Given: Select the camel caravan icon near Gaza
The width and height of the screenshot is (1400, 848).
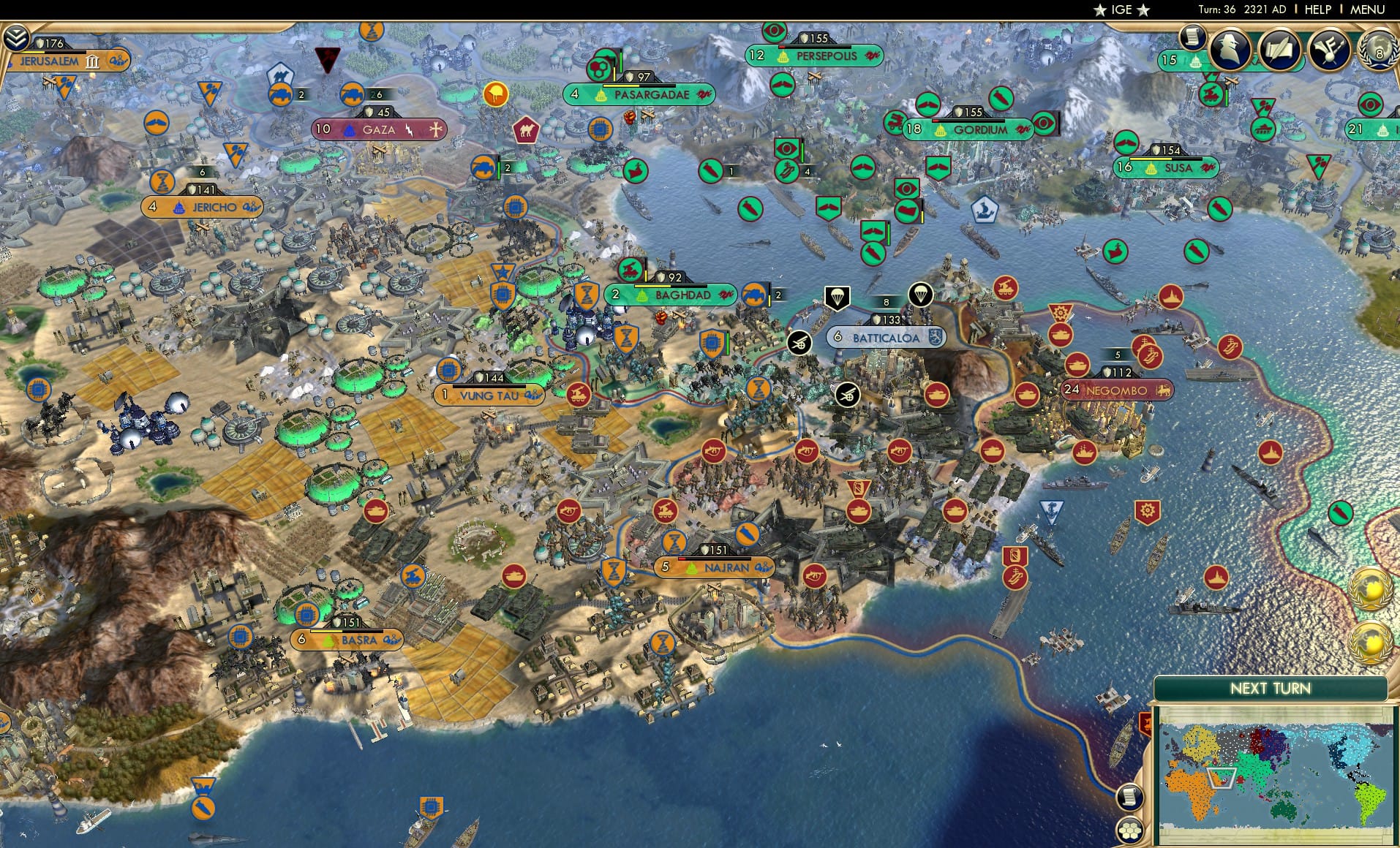Looking at the screenshot, I should (524, 129).
